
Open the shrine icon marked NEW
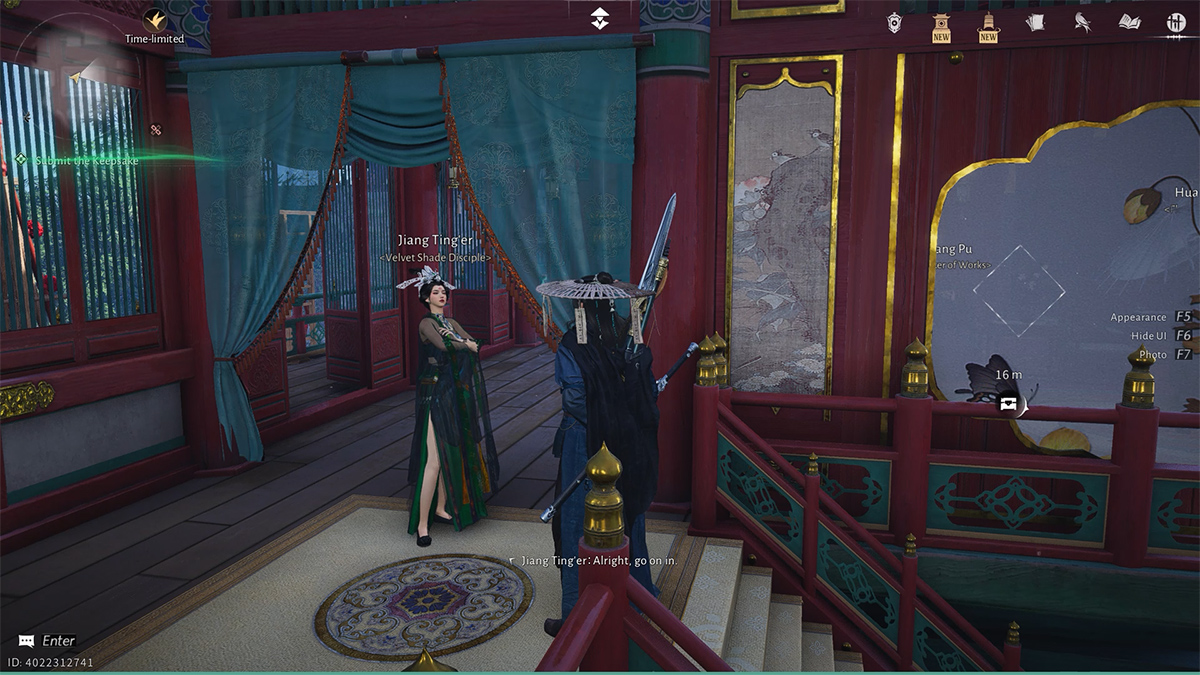[941, 25]
